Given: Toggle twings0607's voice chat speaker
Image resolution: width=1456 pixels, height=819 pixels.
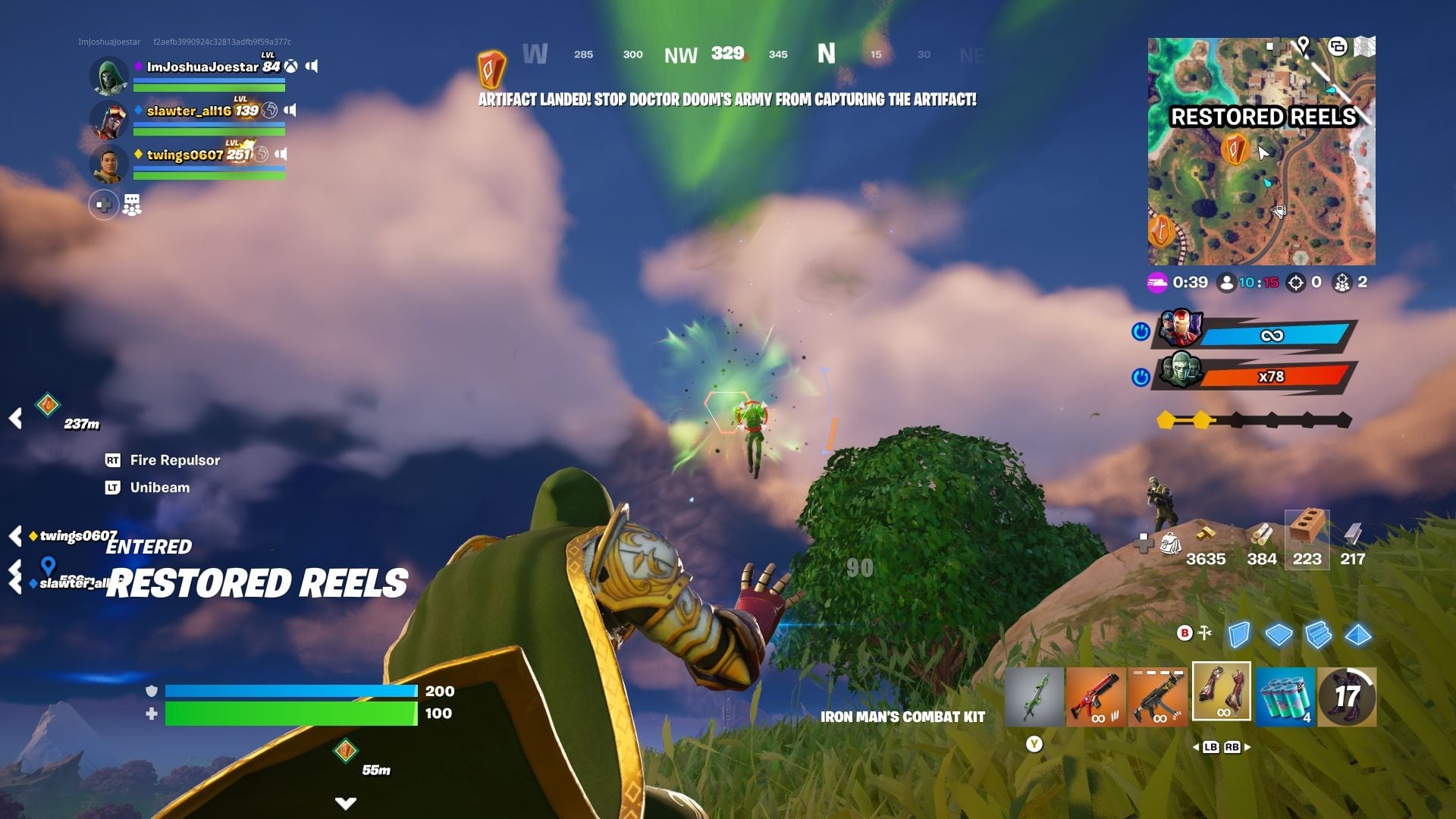Looking at the screenshot, I should [283, 152].
